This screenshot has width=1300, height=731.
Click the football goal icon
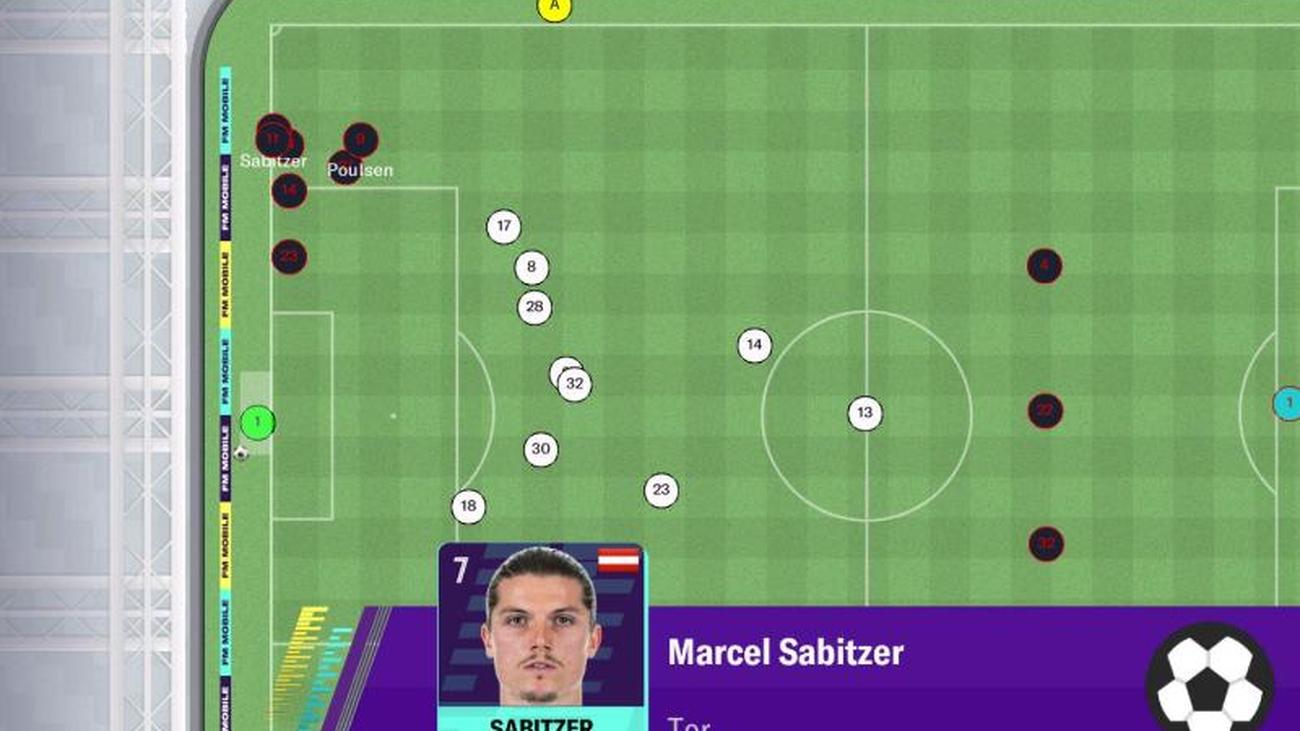click(x=1209, y=679)
